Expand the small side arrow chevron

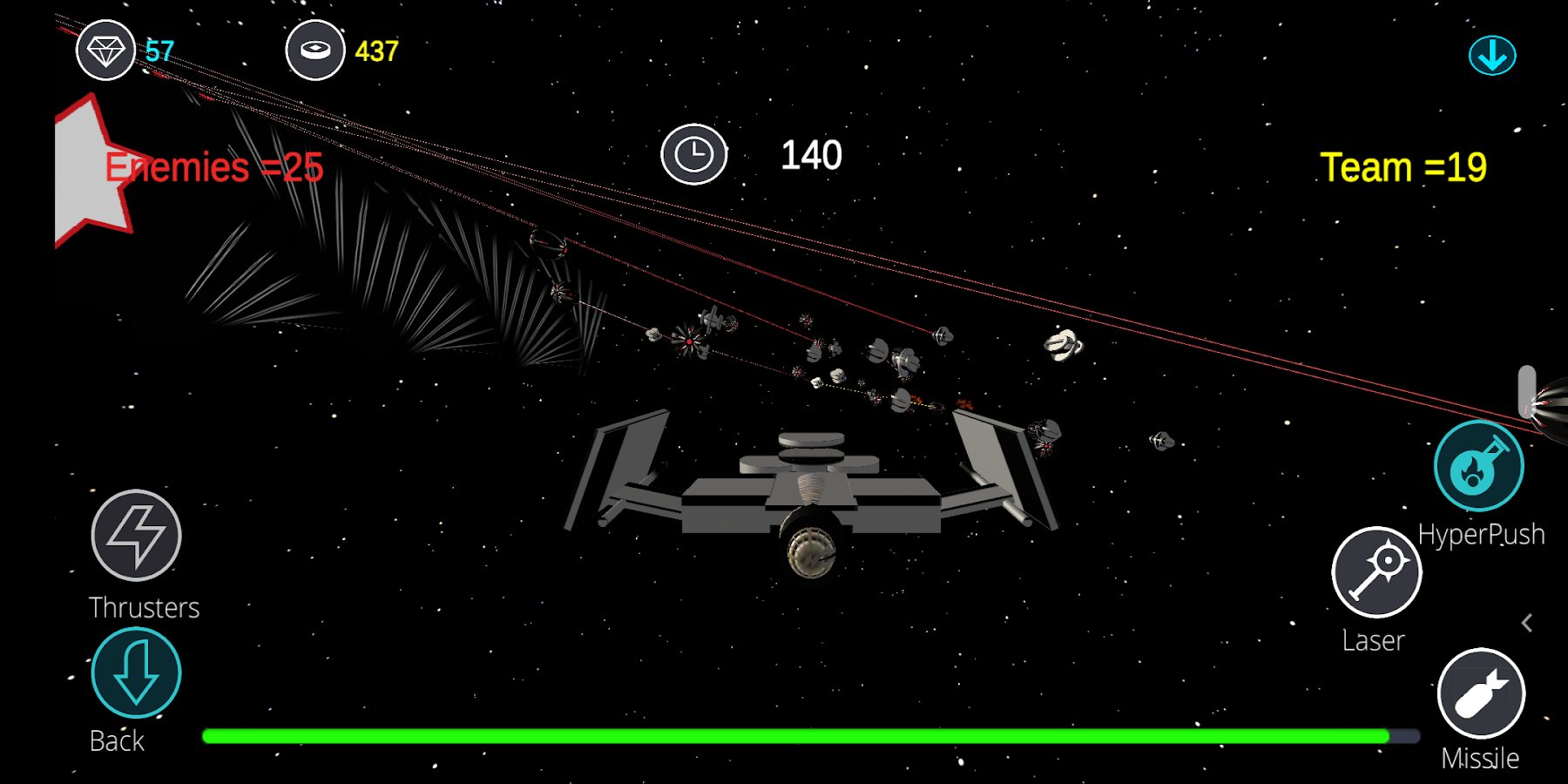[1527, 623]
